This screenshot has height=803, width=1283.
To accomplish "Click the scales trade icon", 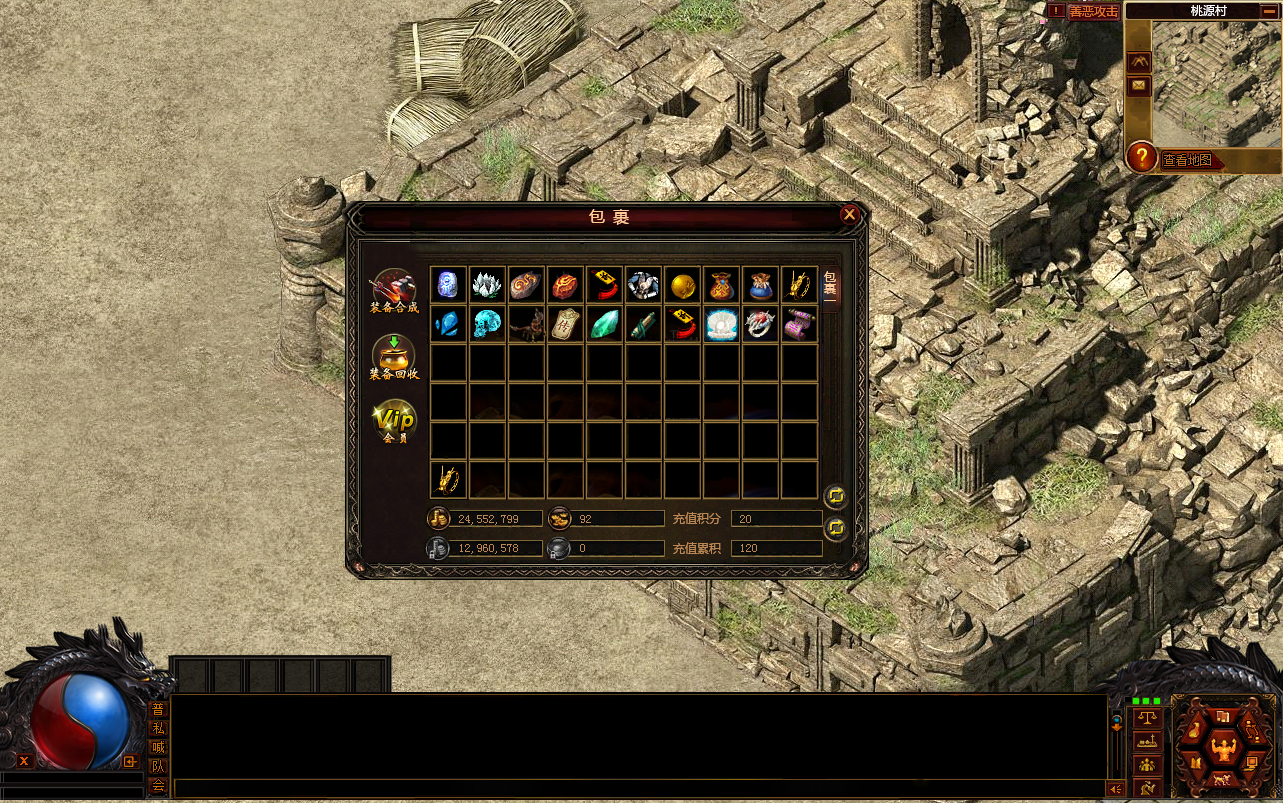I will 1148,717.
